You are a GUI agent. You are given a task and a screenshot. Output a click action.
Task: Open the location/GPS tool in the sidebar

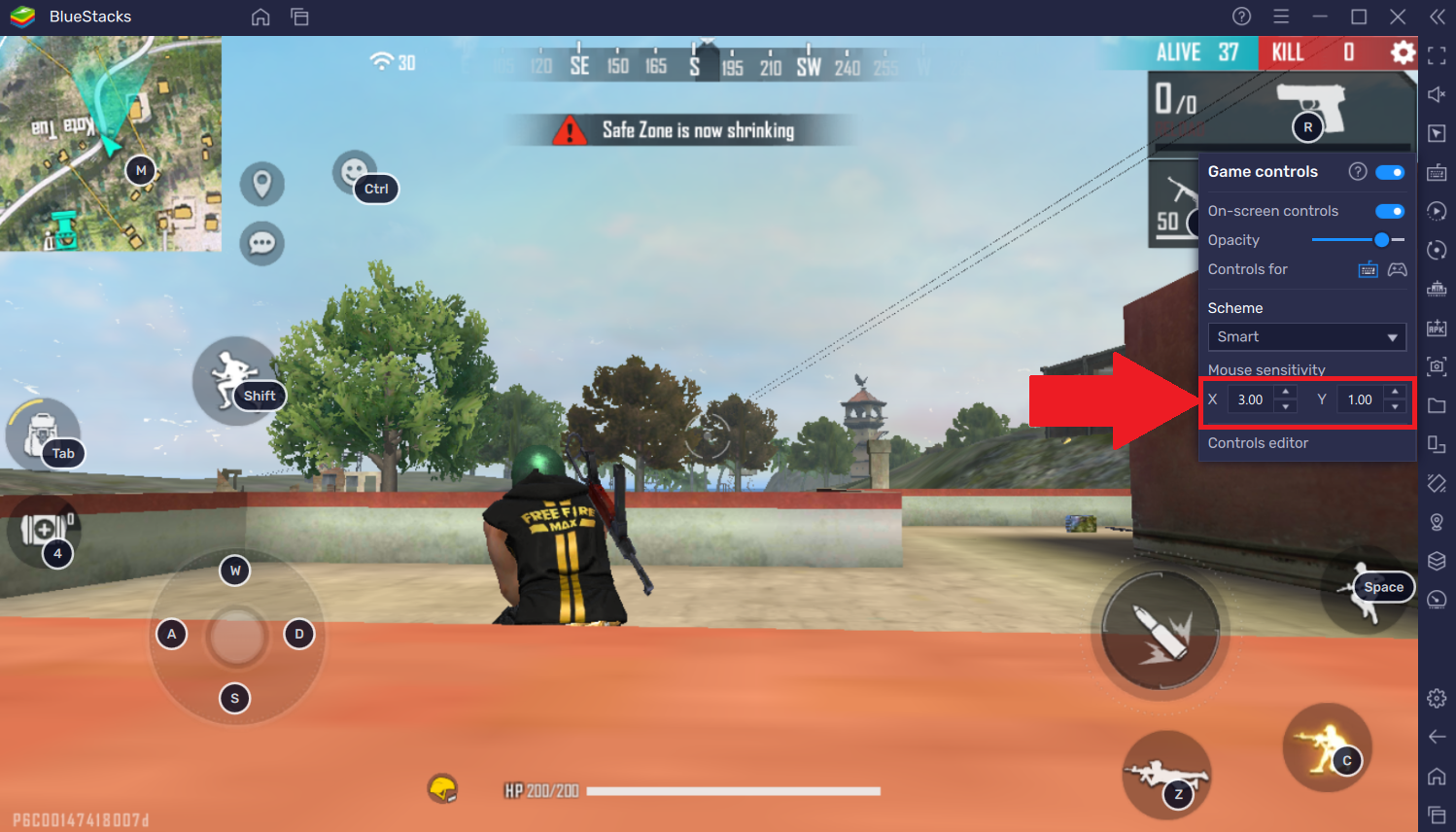[x=1438, y=521]
